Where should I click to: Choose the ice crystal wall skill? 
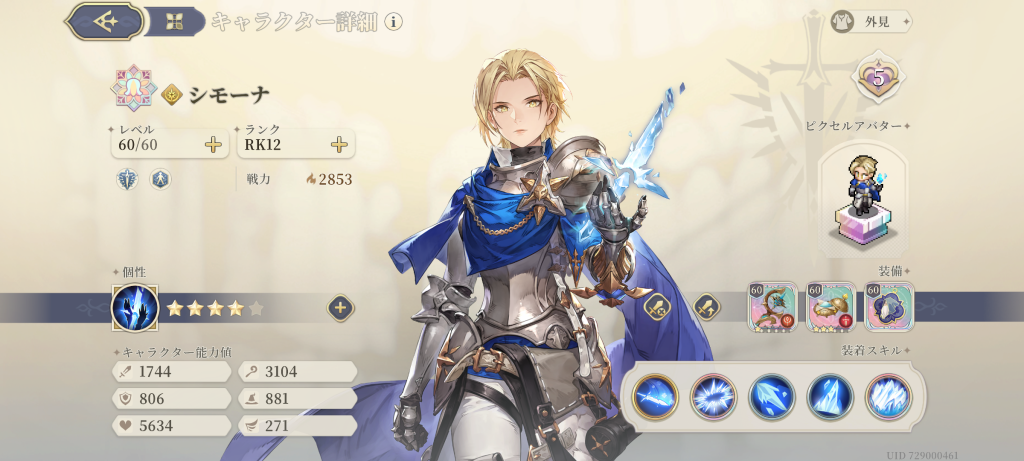click(x=888, y=395)
